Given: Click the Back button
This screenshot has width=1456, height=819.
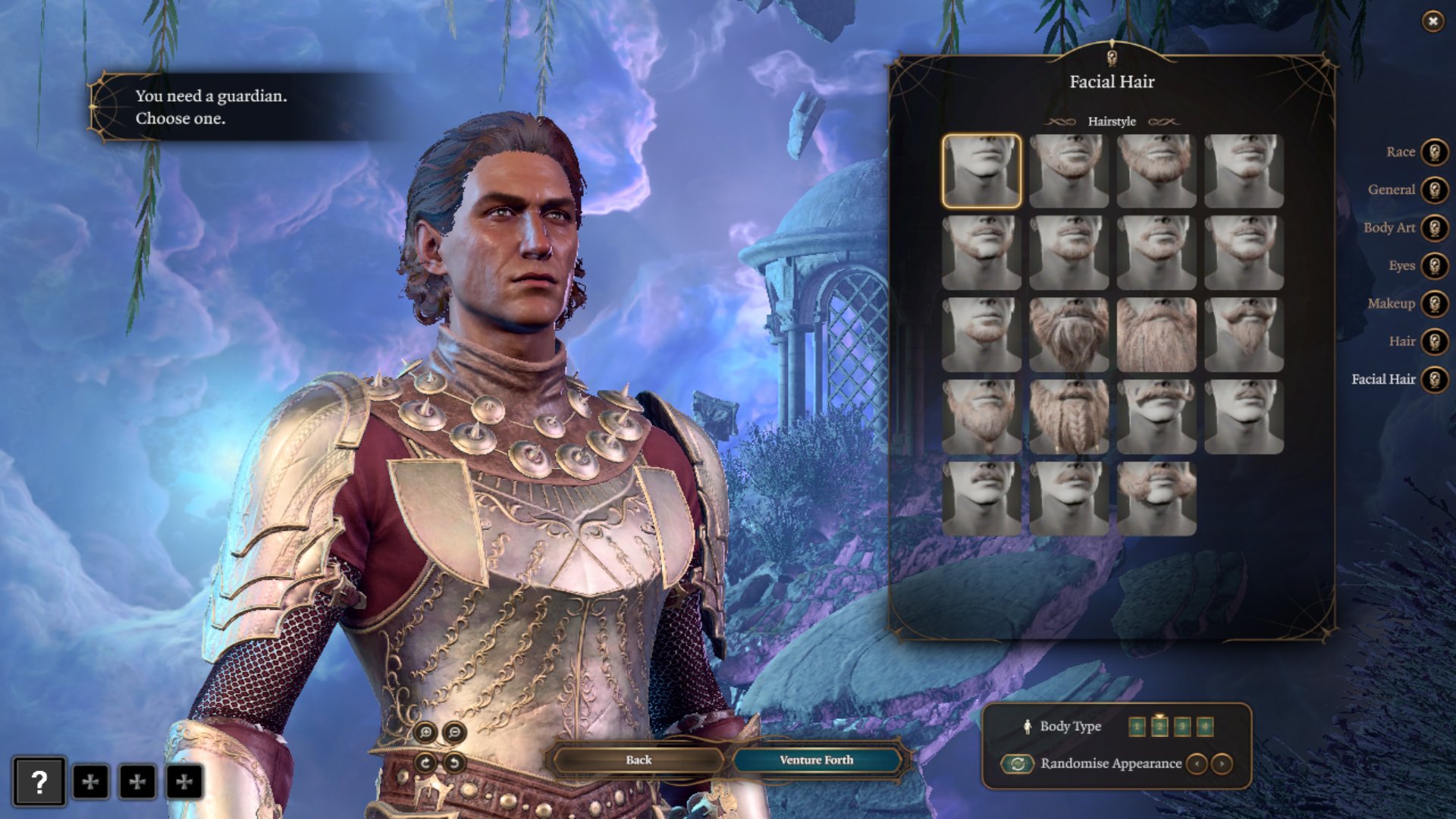Looking at the screenshot, I should coord(638,759).
